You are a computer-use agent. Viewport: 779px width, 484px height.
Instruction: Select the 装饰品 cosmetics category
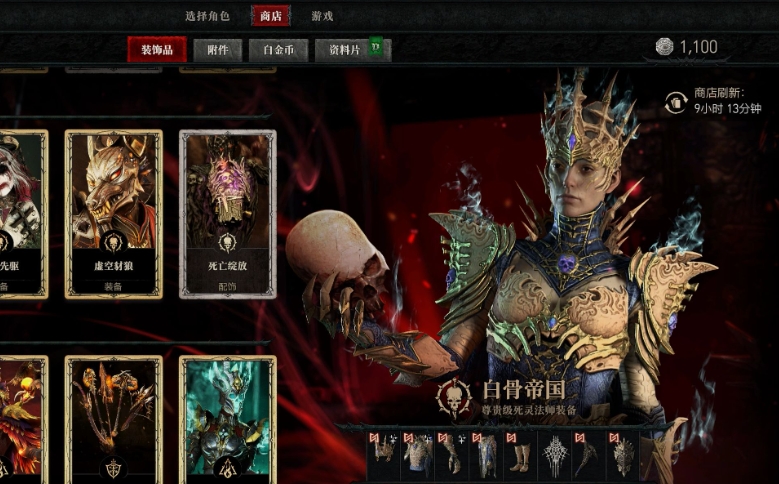click(157, 49)
